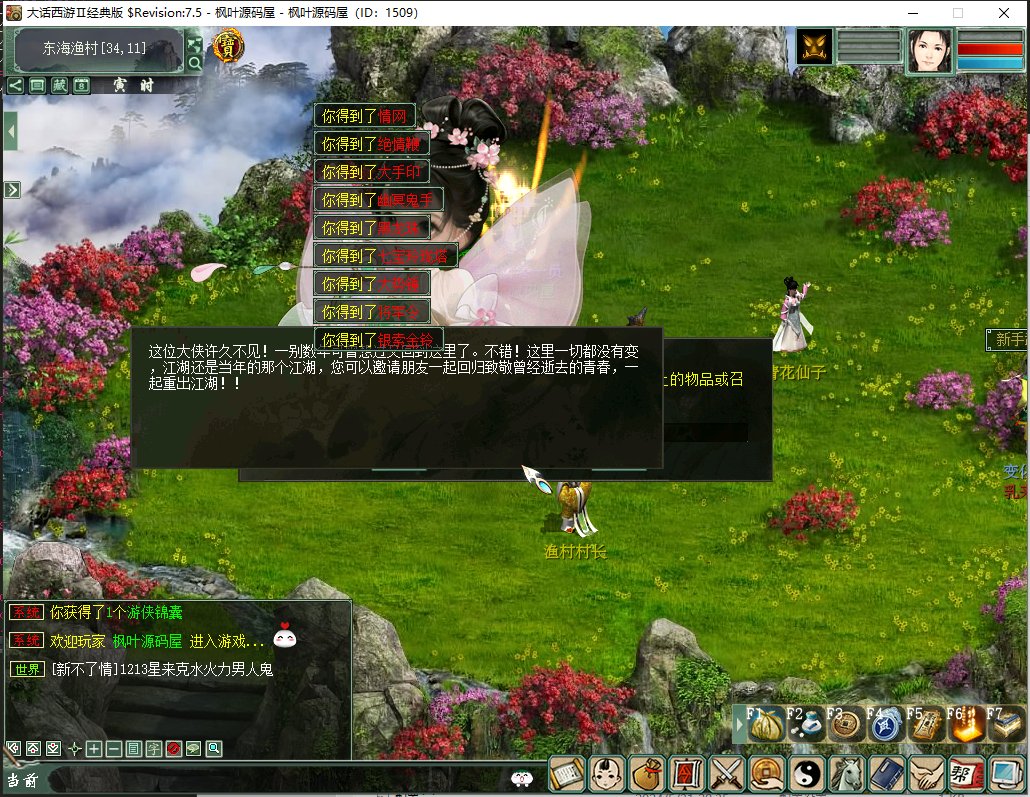Click the crossed swords icon in bottom toolbar
The height and width of the screenshot is (797, 1030).
[727, 773]
